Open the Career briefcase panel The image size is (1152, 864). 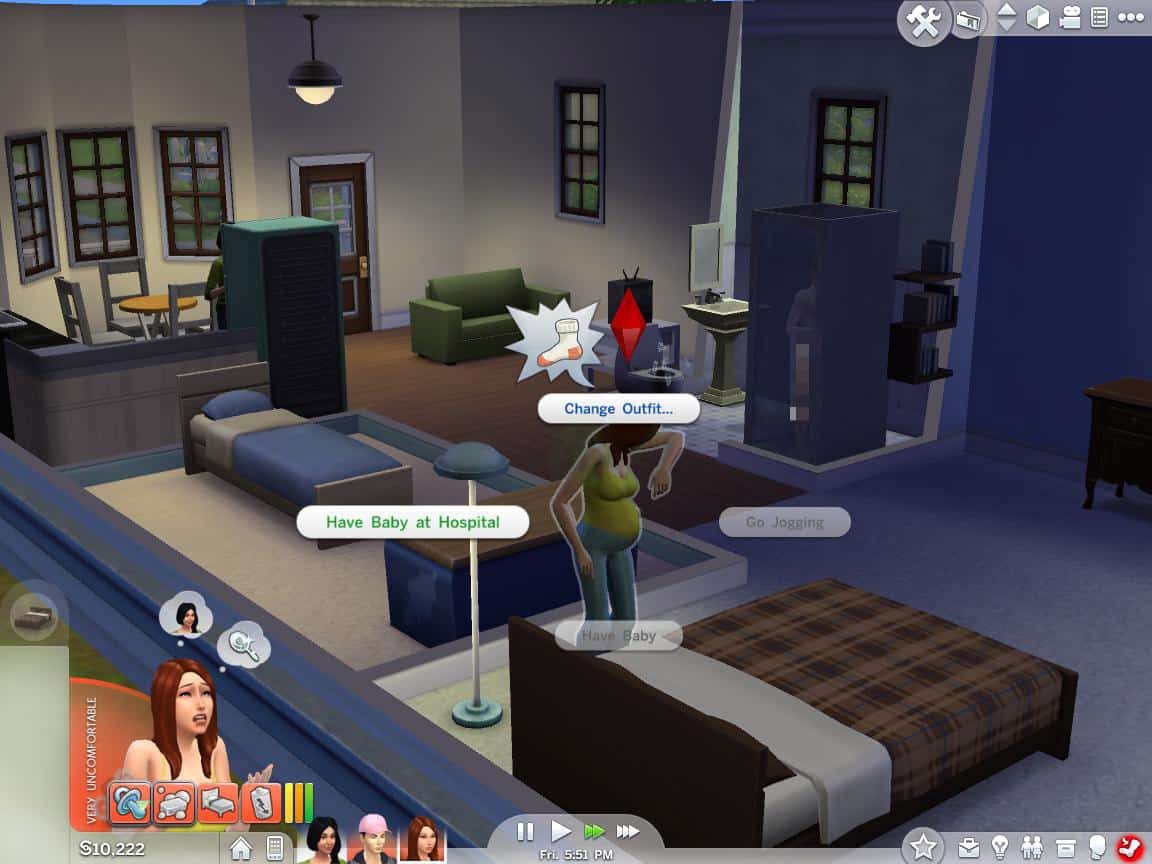click(968, 848)
